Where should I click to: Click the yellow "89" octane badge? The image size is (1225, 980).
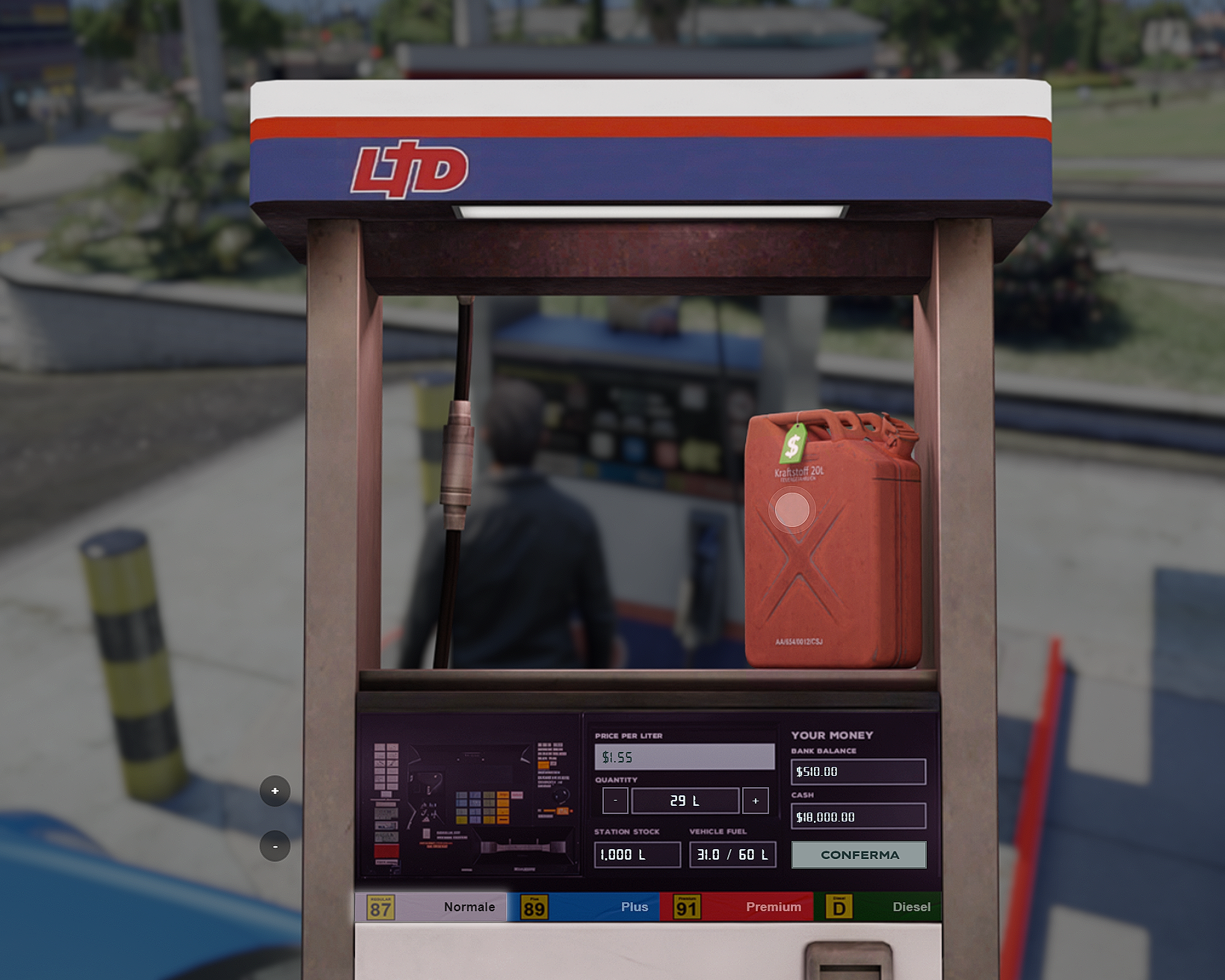pos(534,907)
